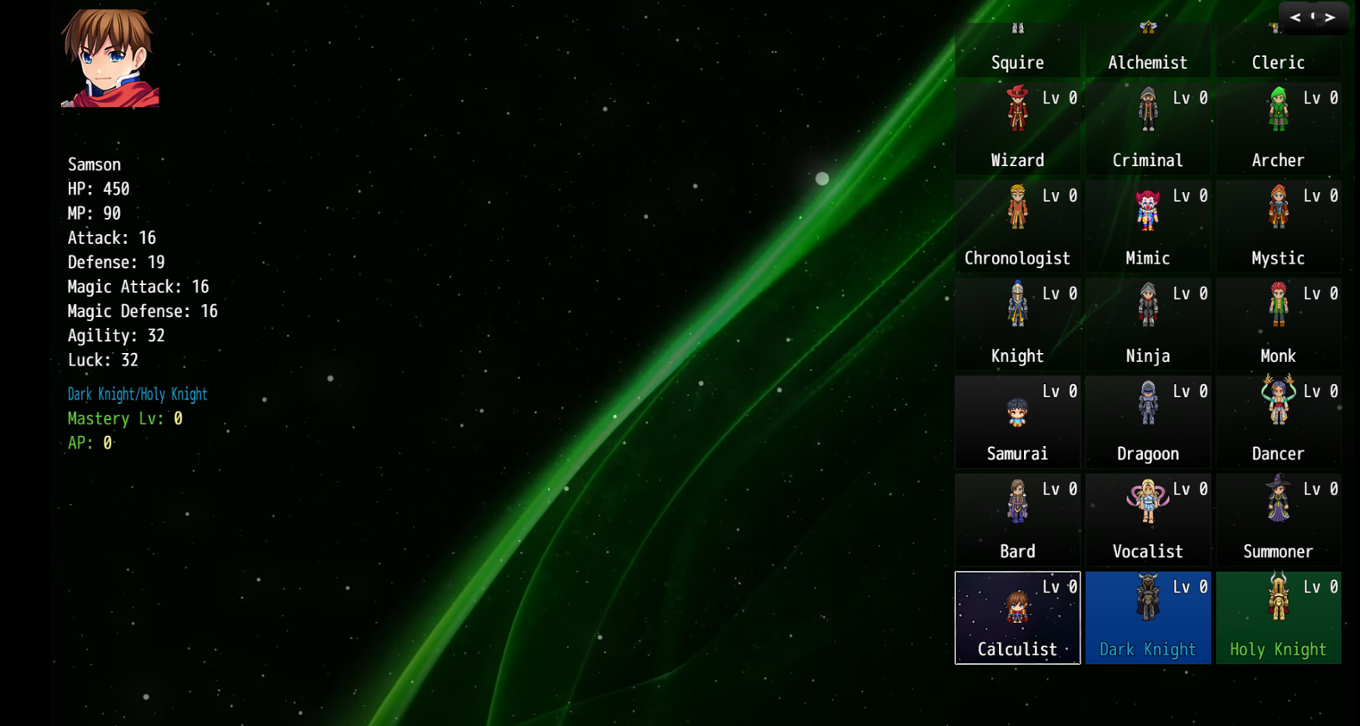Select the Criminal class icon

[1147, 108]
